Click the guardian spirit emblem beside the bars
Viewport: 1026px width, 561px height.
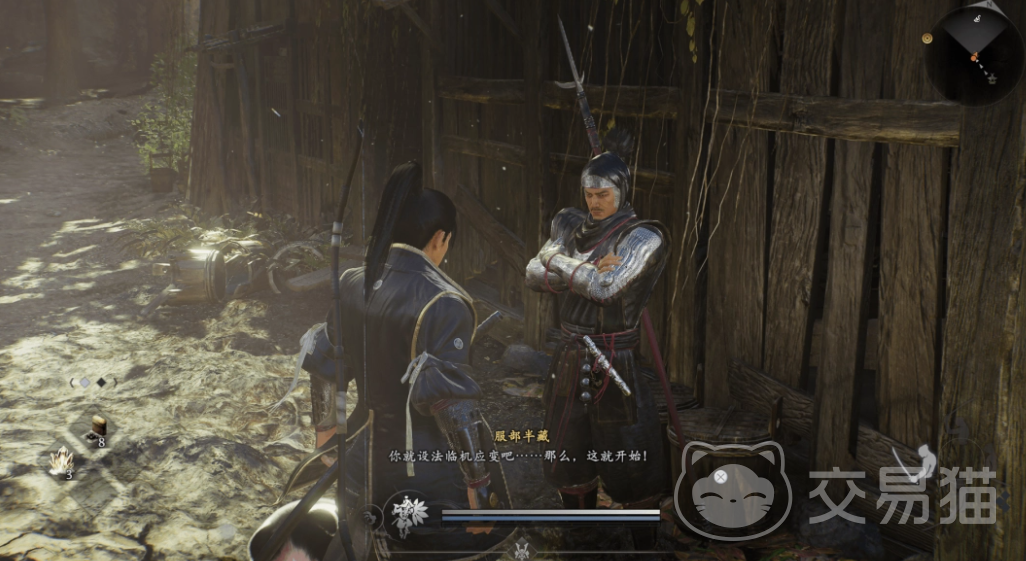point(407,514)
